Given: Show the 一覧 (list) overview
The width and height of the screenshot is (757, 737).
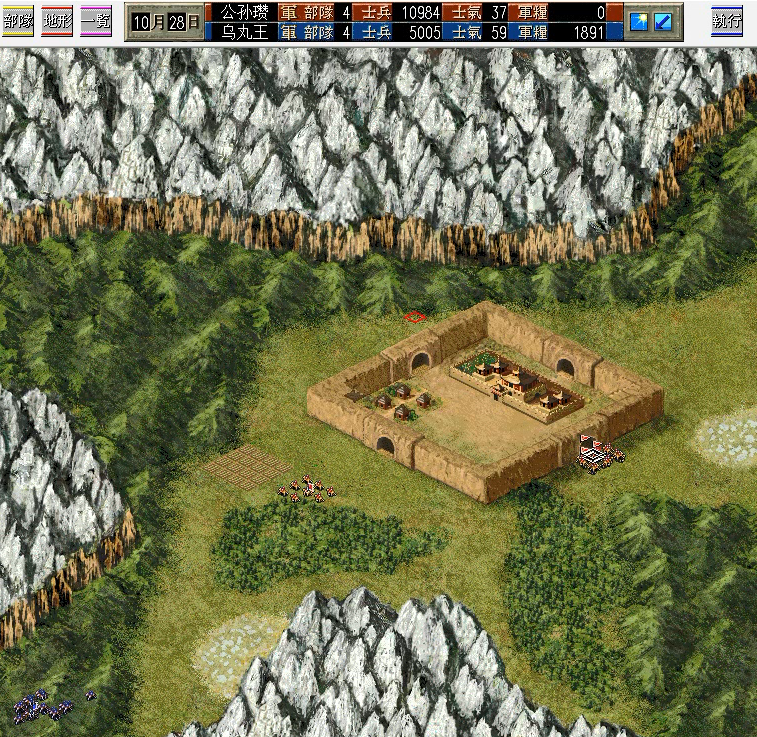Looking at the screenshot, I should pyautogui.click(x=96, y=20).
